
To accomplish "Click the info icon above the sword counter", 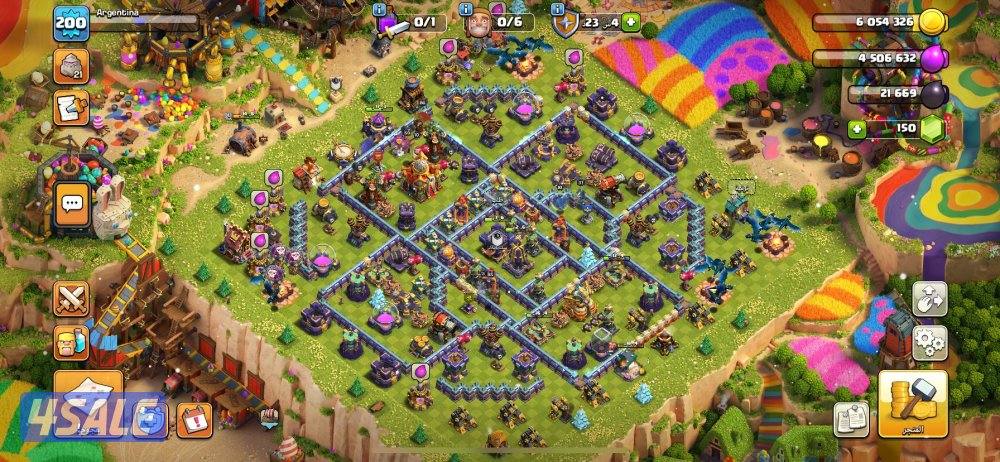I will [380, 8].
